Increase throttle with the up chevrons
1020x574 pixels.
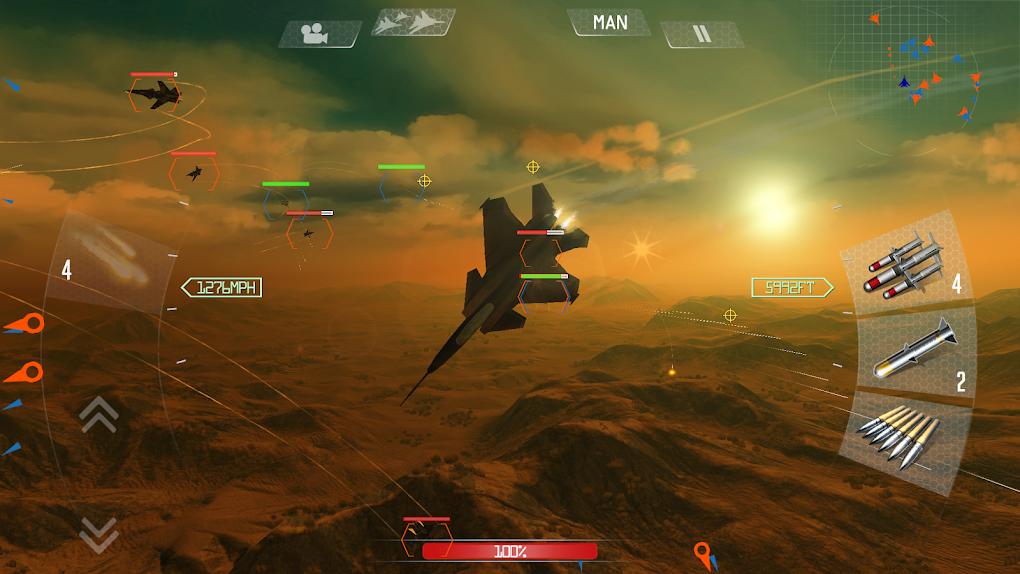point(98,414)
